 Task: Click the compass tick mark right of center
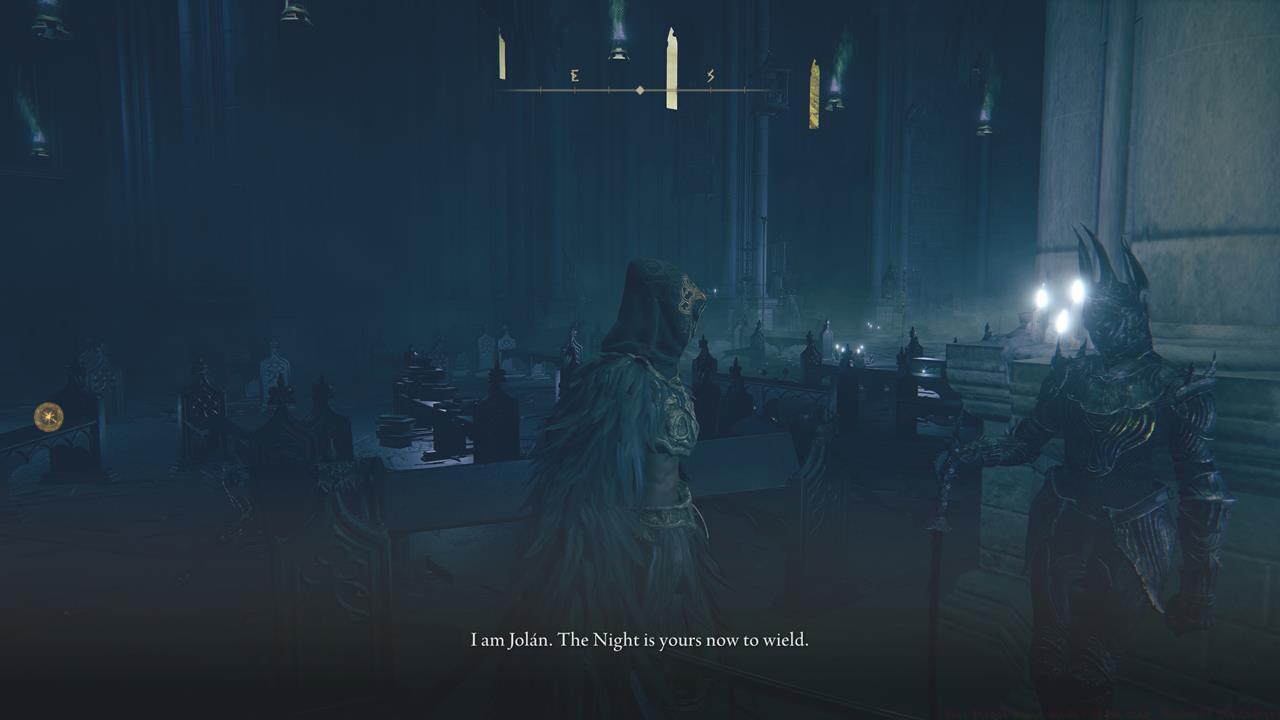coord(744,89)
